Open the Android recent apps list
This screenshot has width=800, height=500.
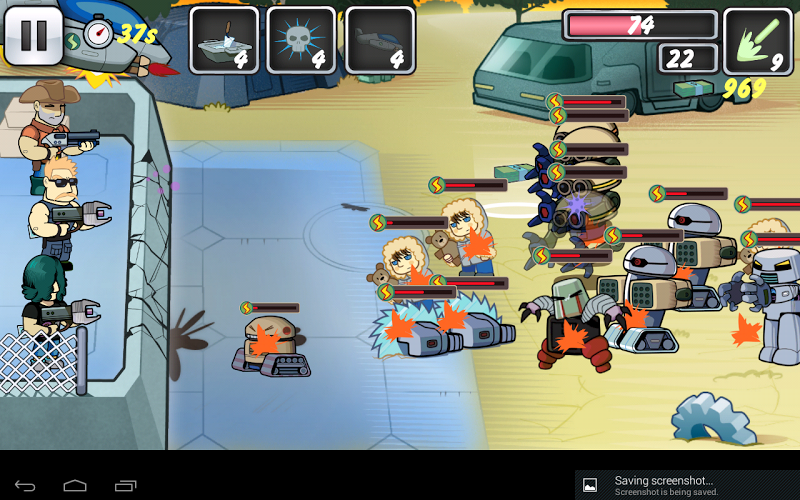pyautogui.click(x=125, y=485)
